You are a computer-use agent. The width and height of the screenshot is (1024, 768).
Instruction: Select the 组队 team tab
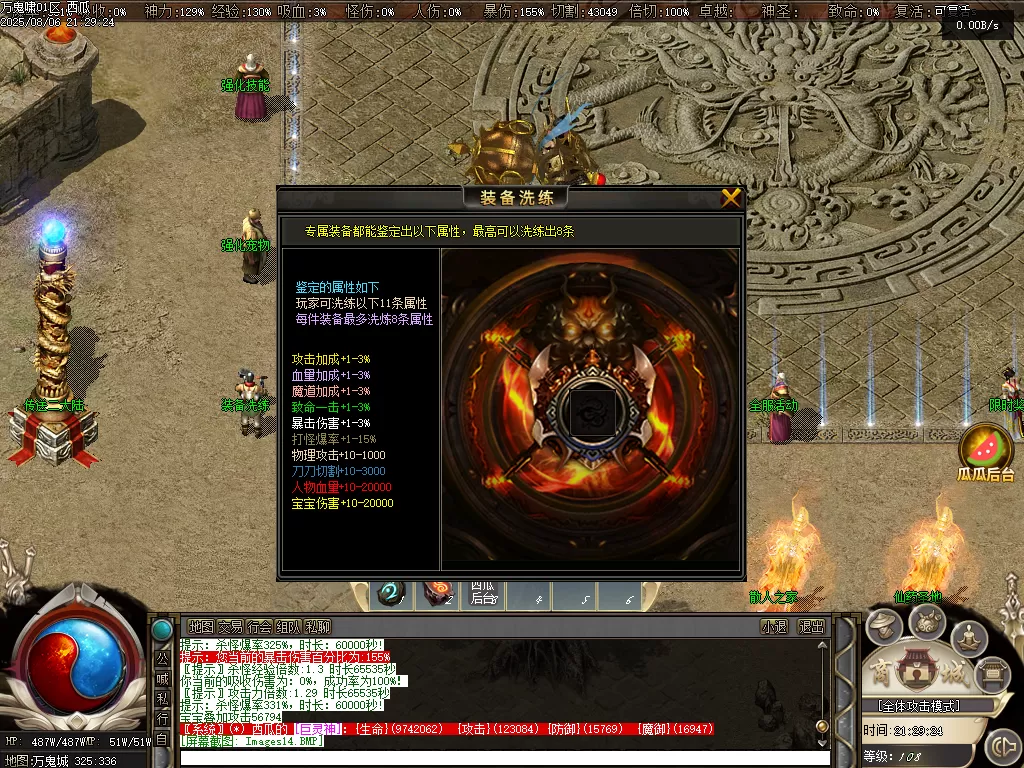coord(289,627)
